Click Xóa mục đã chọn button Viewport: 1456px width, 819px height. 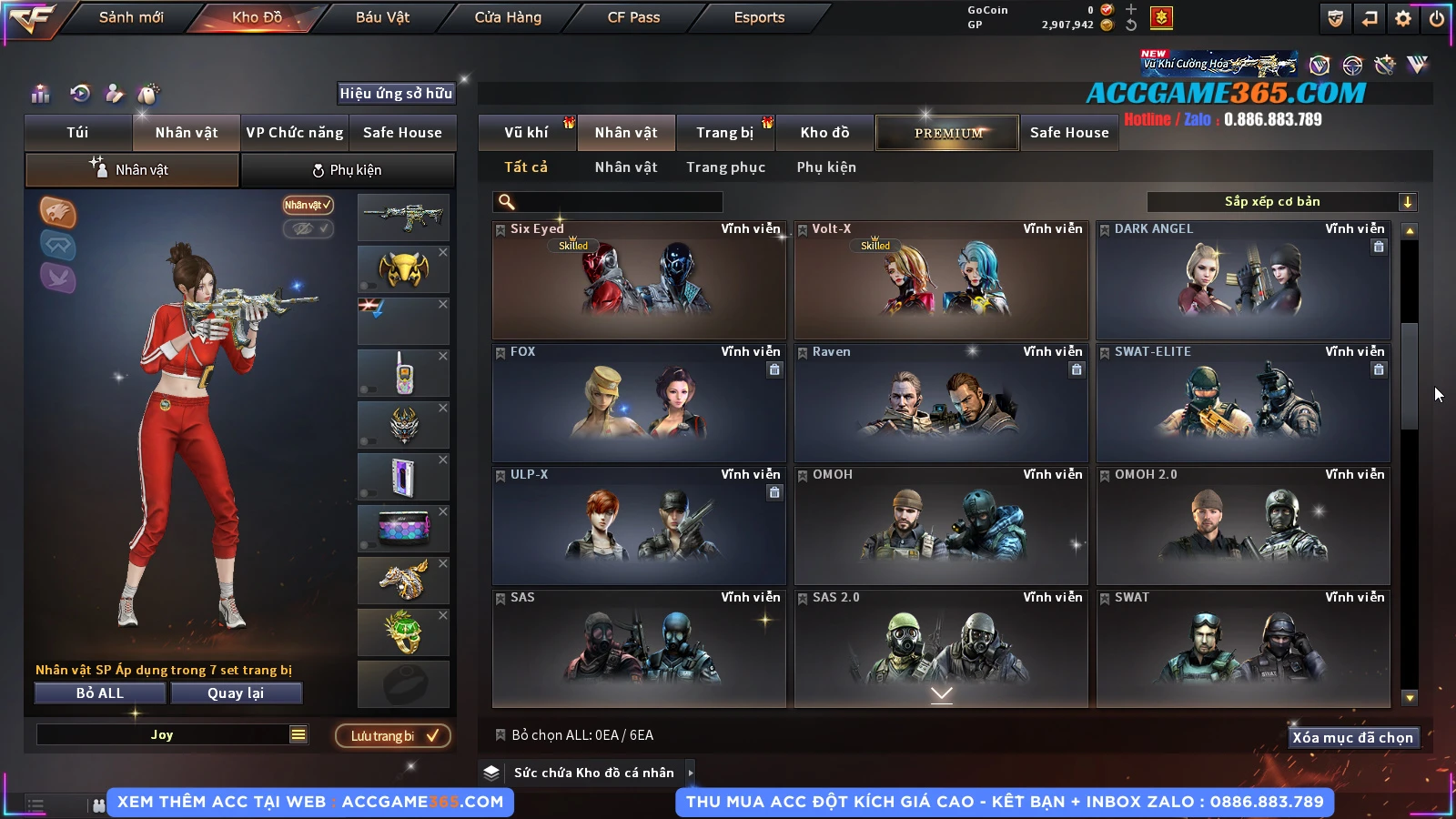coord(1353,738)
